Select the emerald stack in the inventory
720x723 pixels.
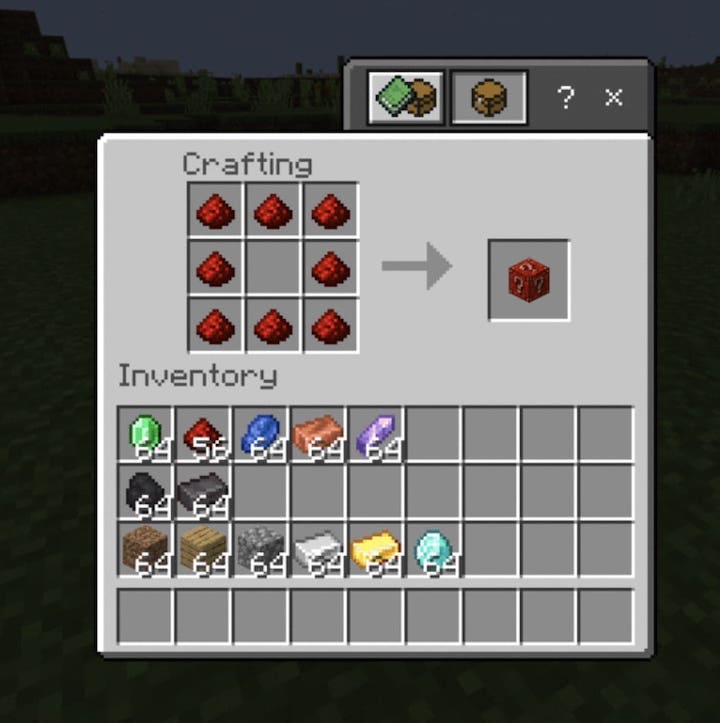[146, 434]
